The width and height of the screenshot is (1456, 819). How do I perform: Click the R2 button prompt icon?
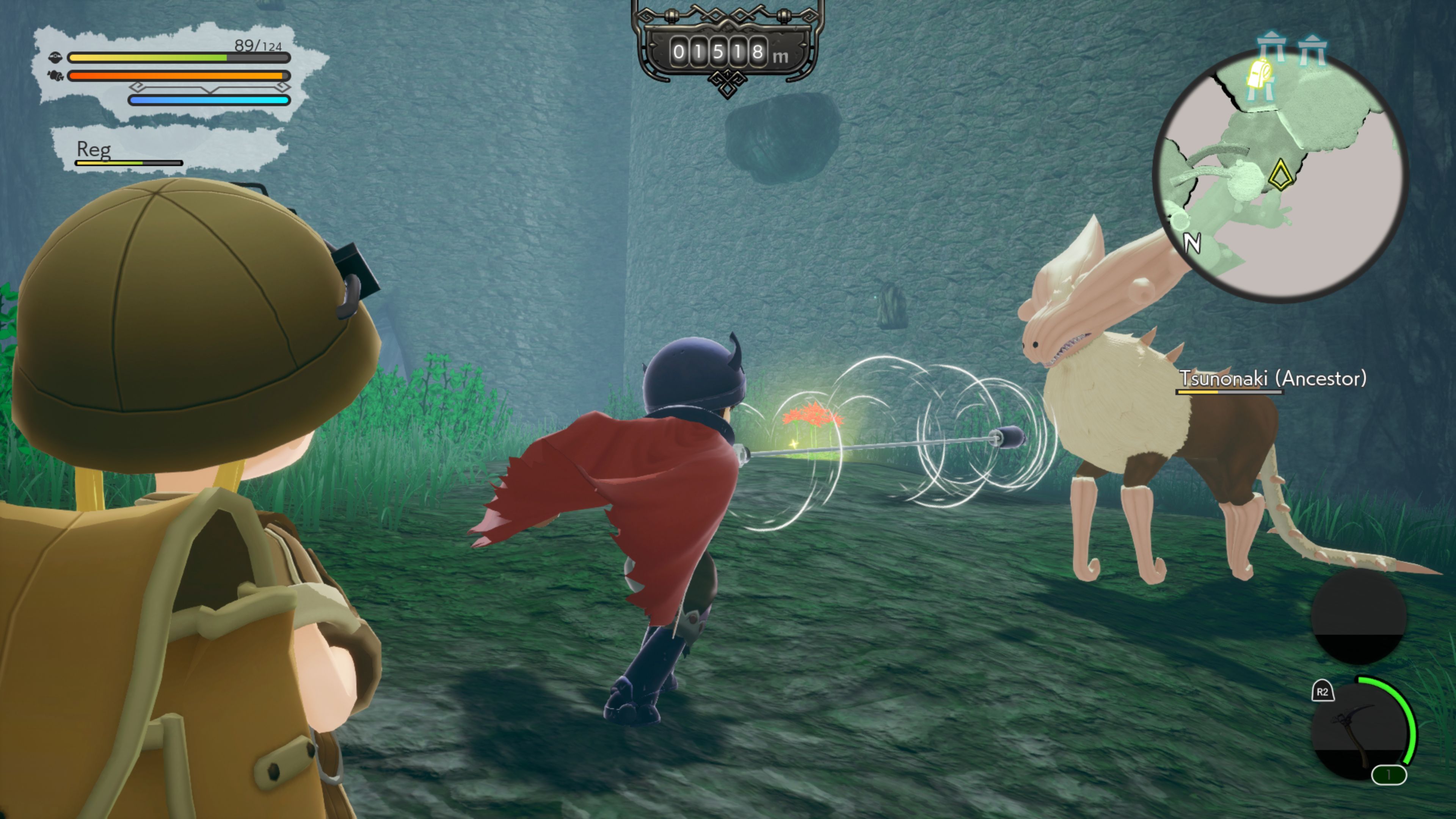1323,691
